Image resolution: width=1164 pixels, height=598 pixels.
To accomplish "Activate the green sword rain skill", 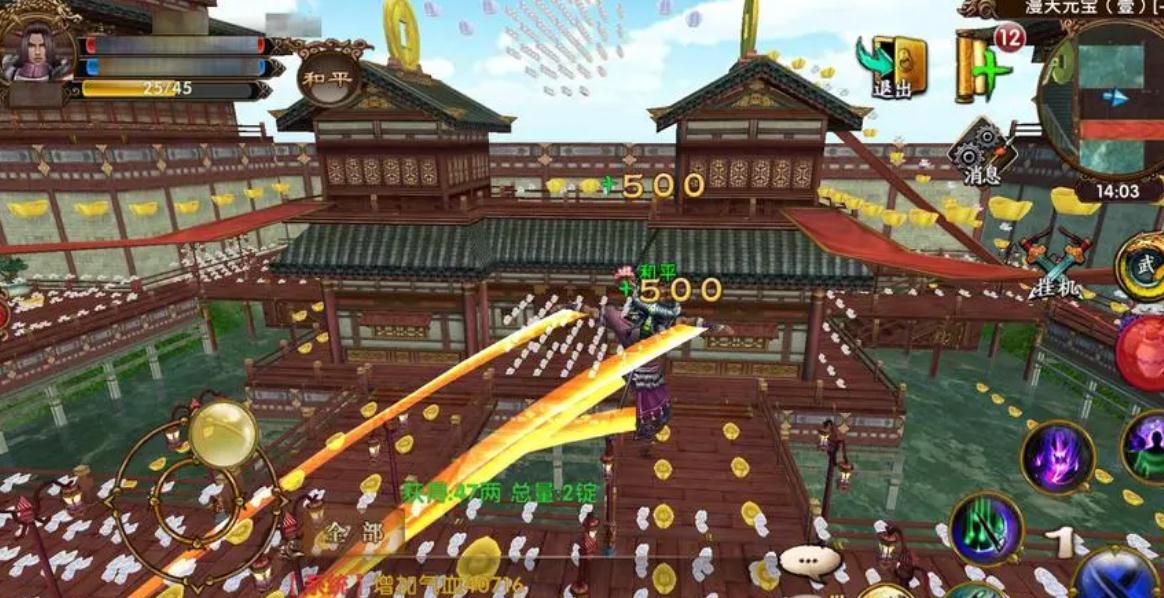I will pyautogui.click(x=986, y=529).
